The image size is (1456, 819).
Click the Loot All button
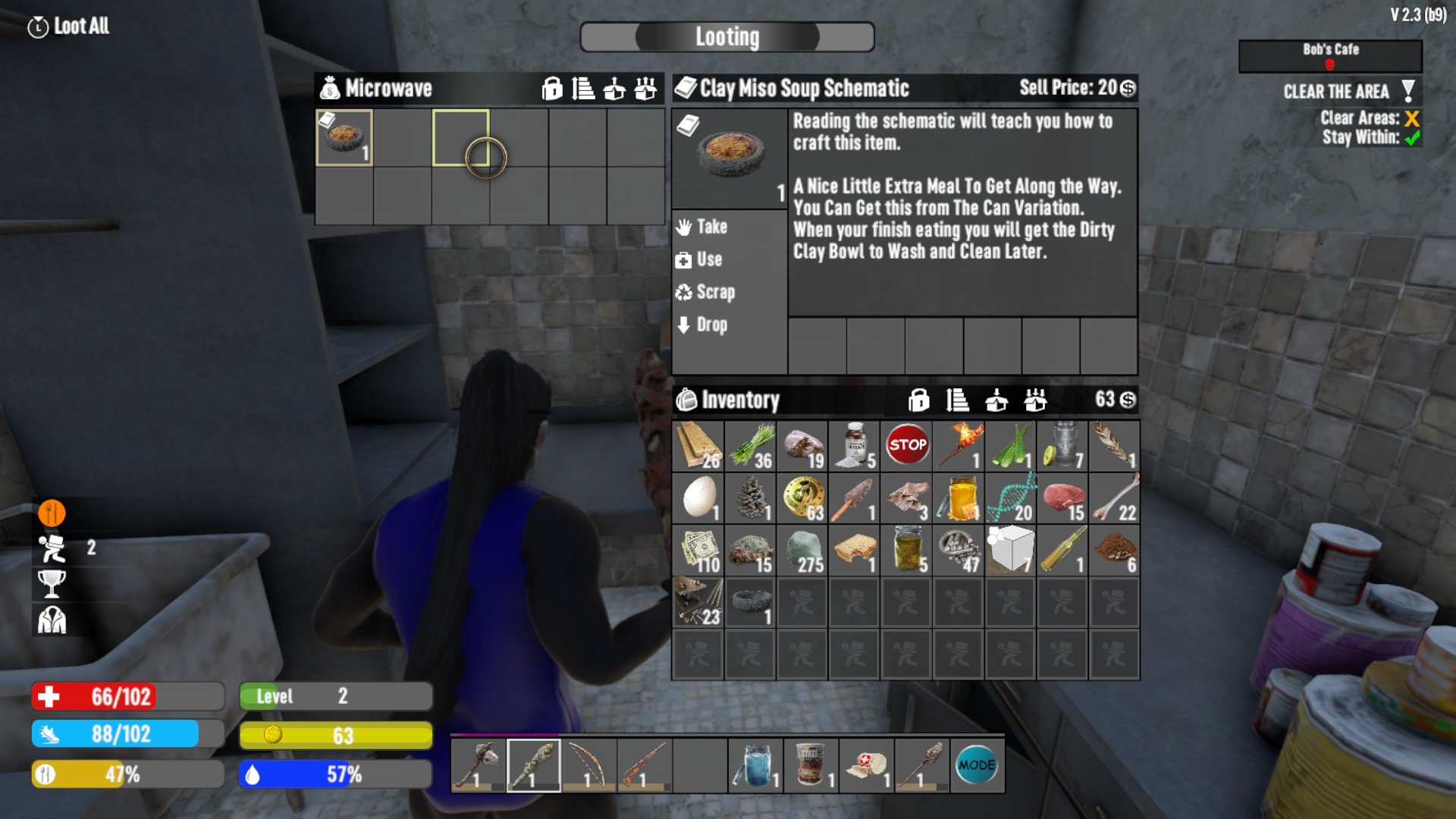(x=70, y=27)
